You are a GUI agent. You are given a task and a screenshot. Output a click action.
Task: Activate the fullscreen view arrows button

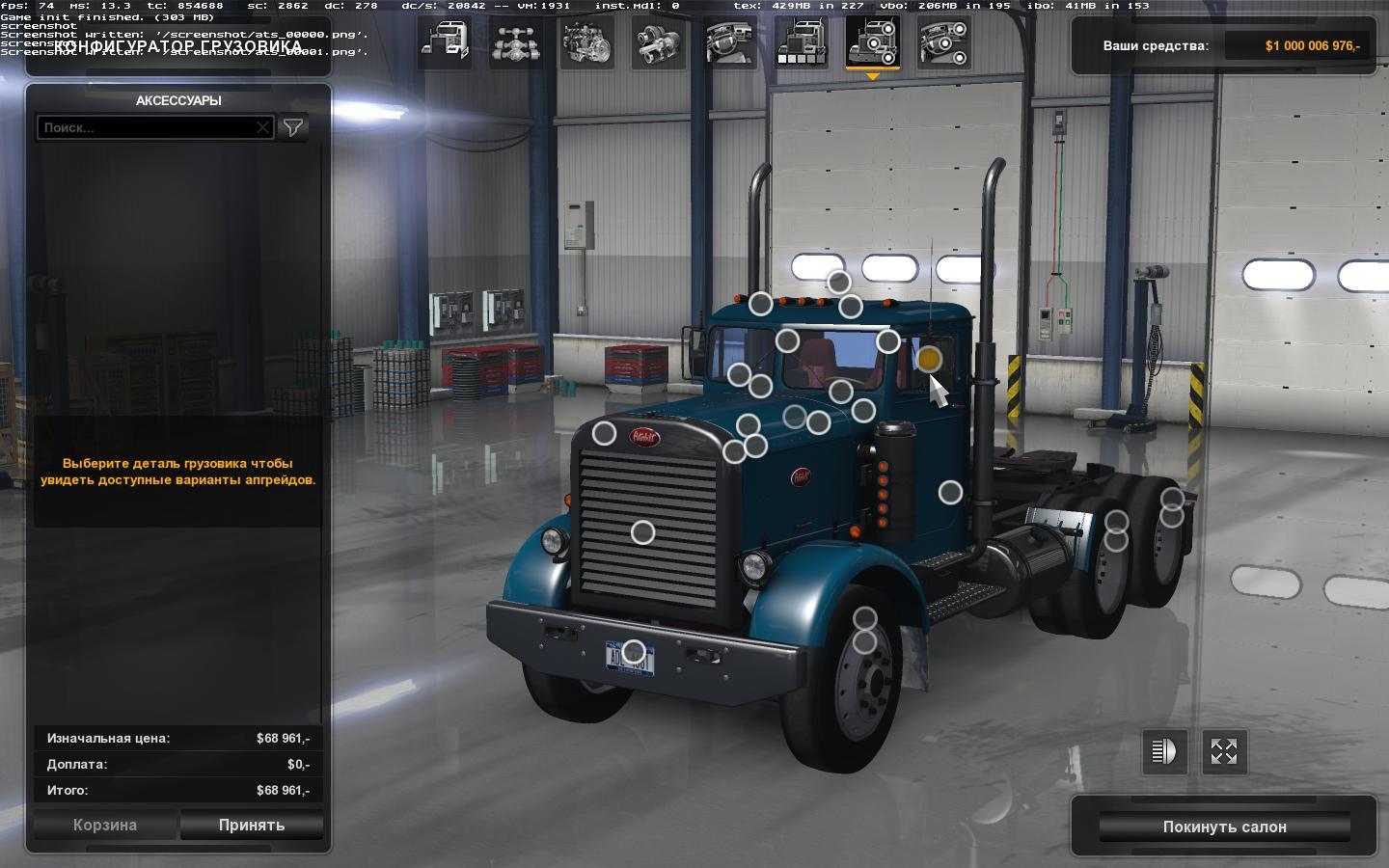click(1224, 751)
